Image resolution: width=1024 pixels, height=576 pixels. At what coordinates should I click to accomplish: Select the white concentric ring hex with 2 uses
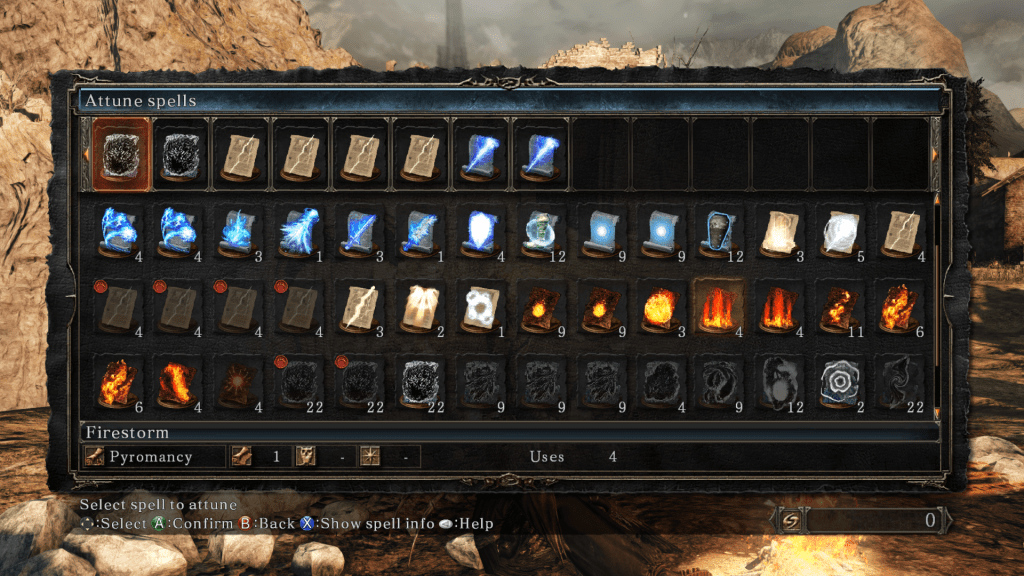coord(839,379)
